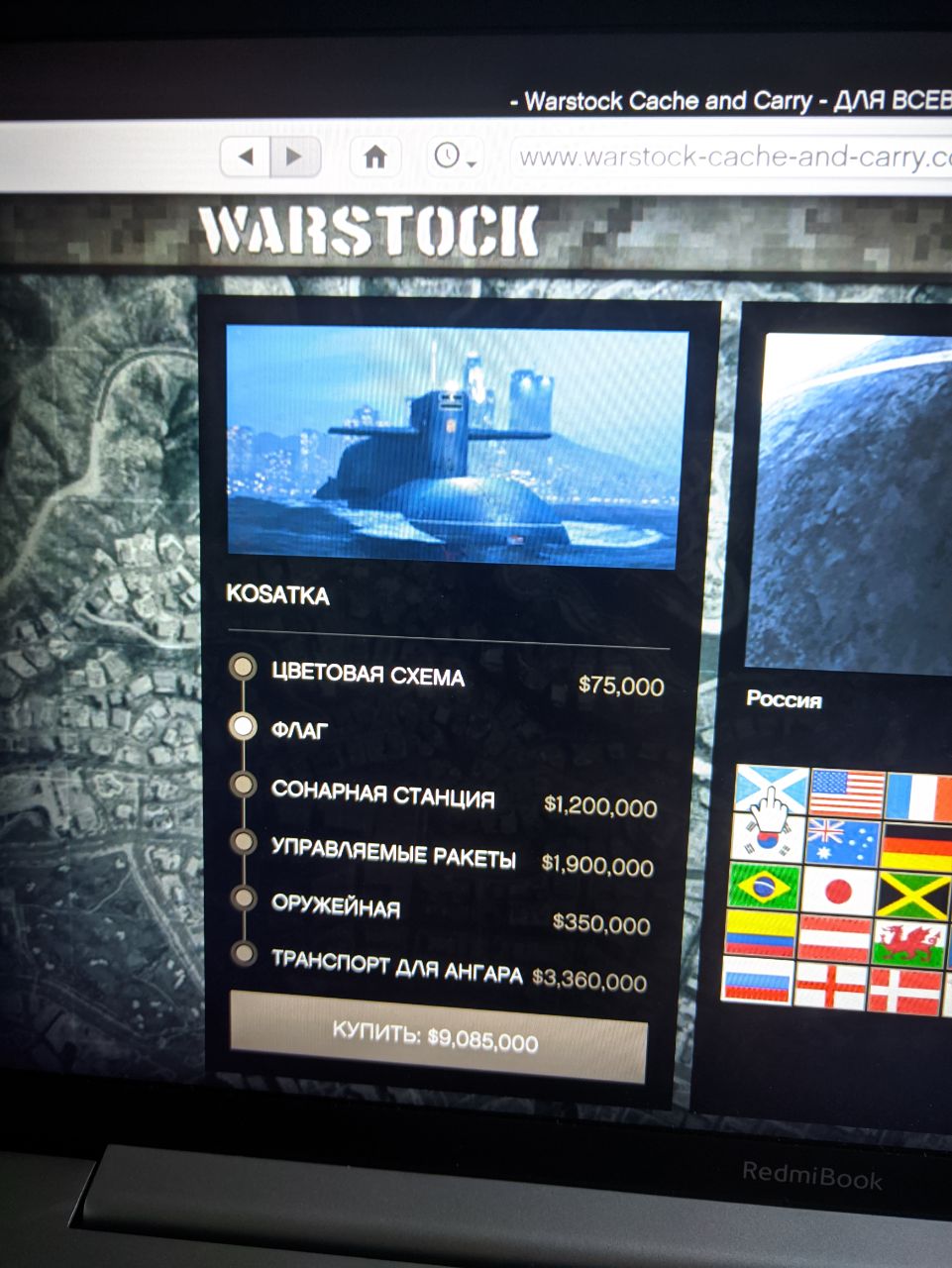
Task: Click the Купить purchase button
Action: pos(436,1037)
